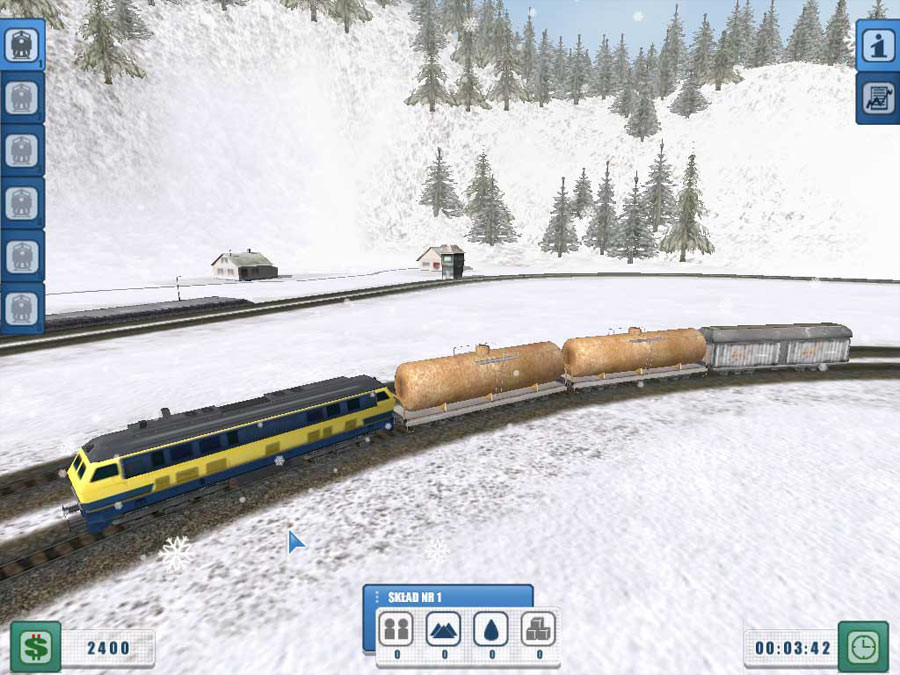Open the green clock time button
900x675 pixels.
863,647
